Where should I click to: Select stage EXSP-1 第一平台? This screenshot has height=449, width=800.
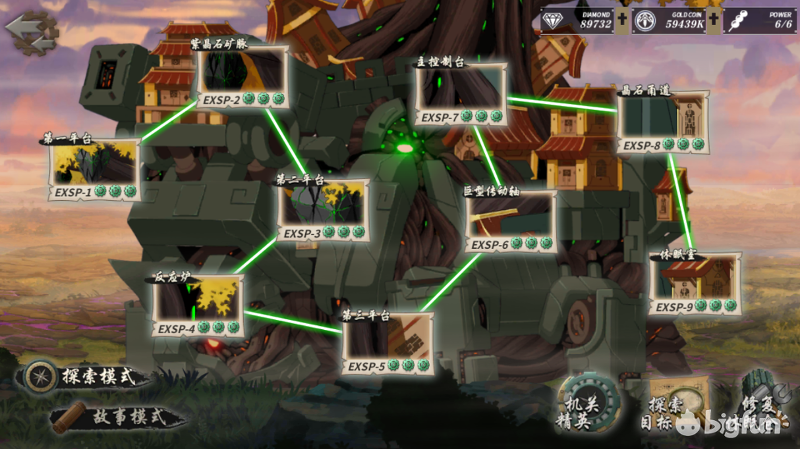[94, 170]
